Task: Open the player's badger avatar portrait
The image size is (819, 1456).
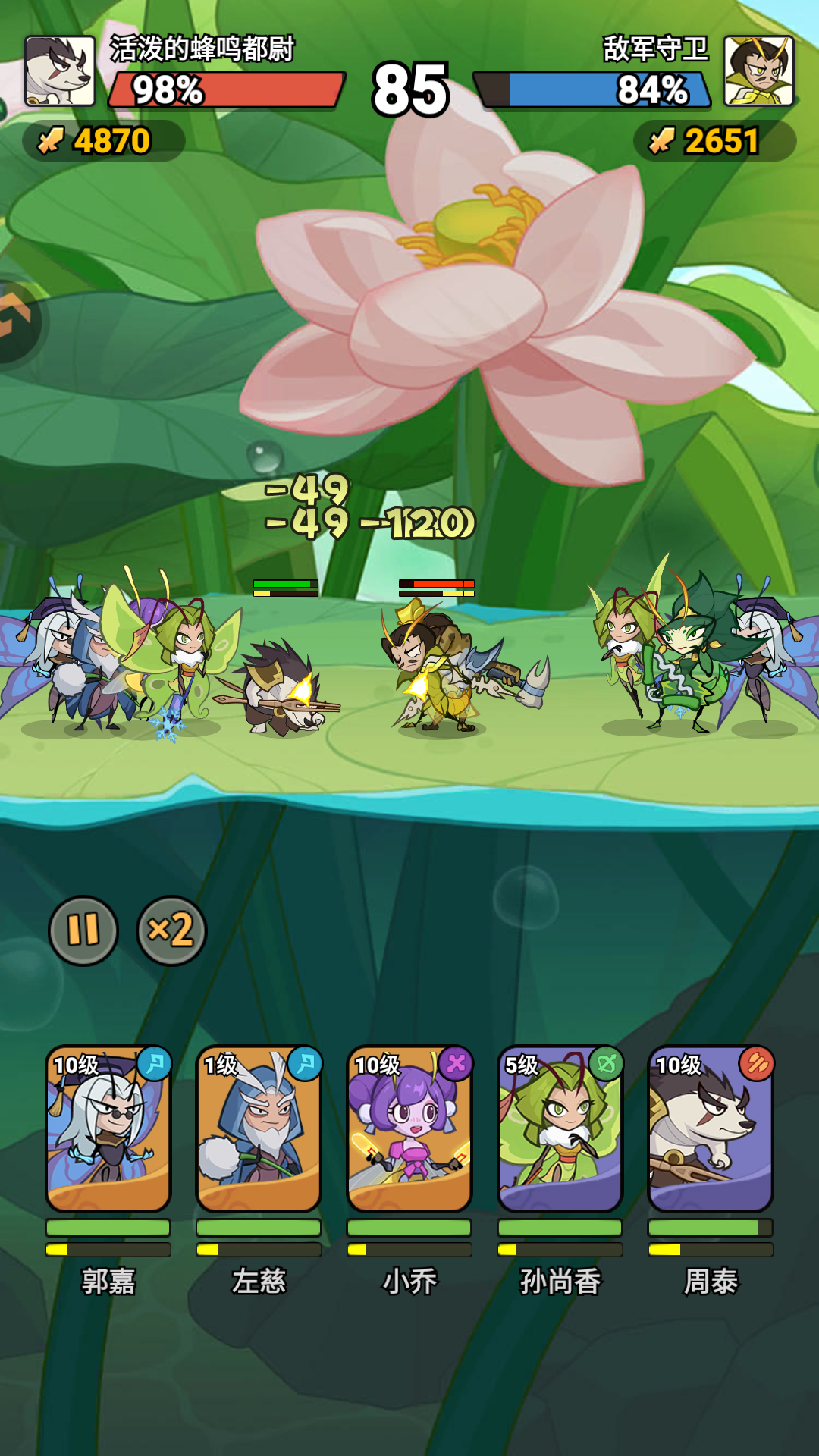Action: tap(60, 71)
